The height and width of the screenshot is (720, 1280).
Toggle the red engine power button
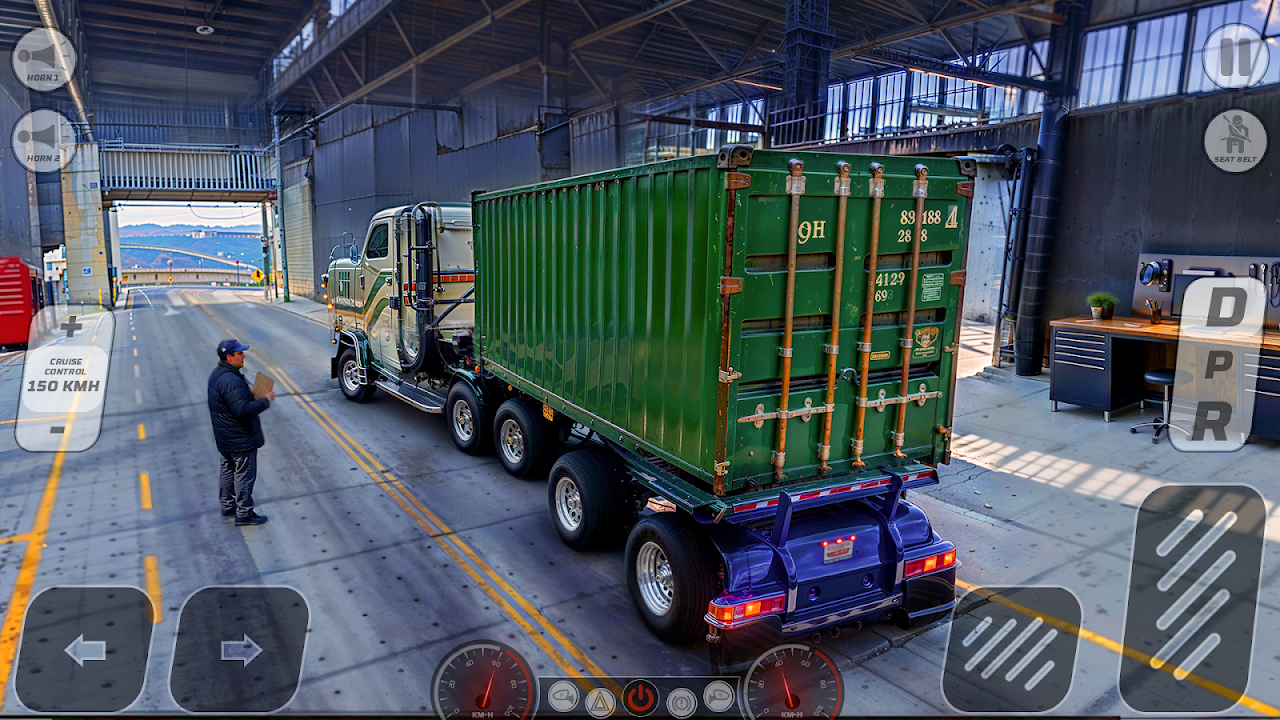pyautogui.click(x=640, y=698)
